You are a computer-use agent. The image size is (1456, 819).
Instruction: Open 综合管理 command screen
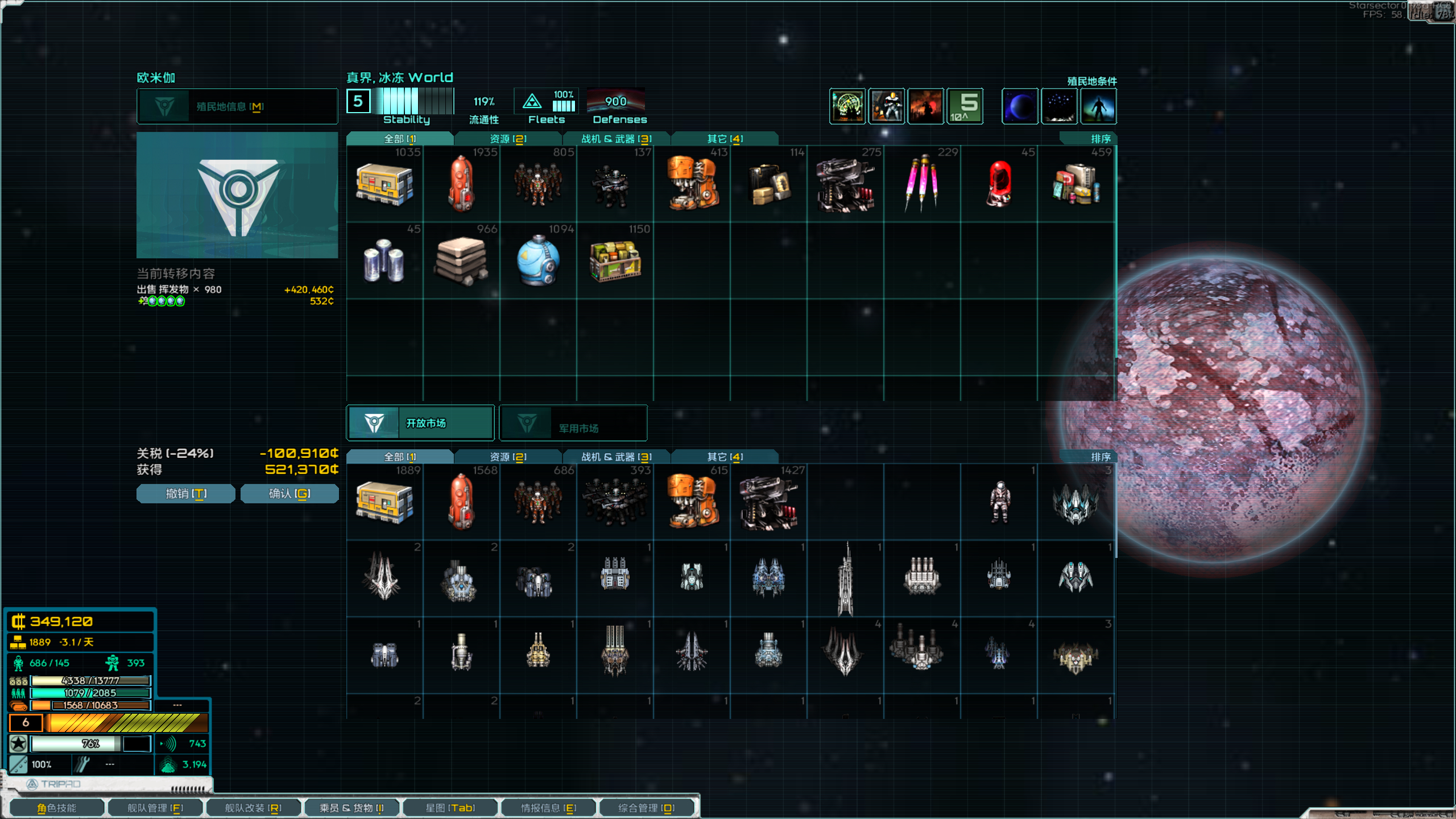click(646, 808)
